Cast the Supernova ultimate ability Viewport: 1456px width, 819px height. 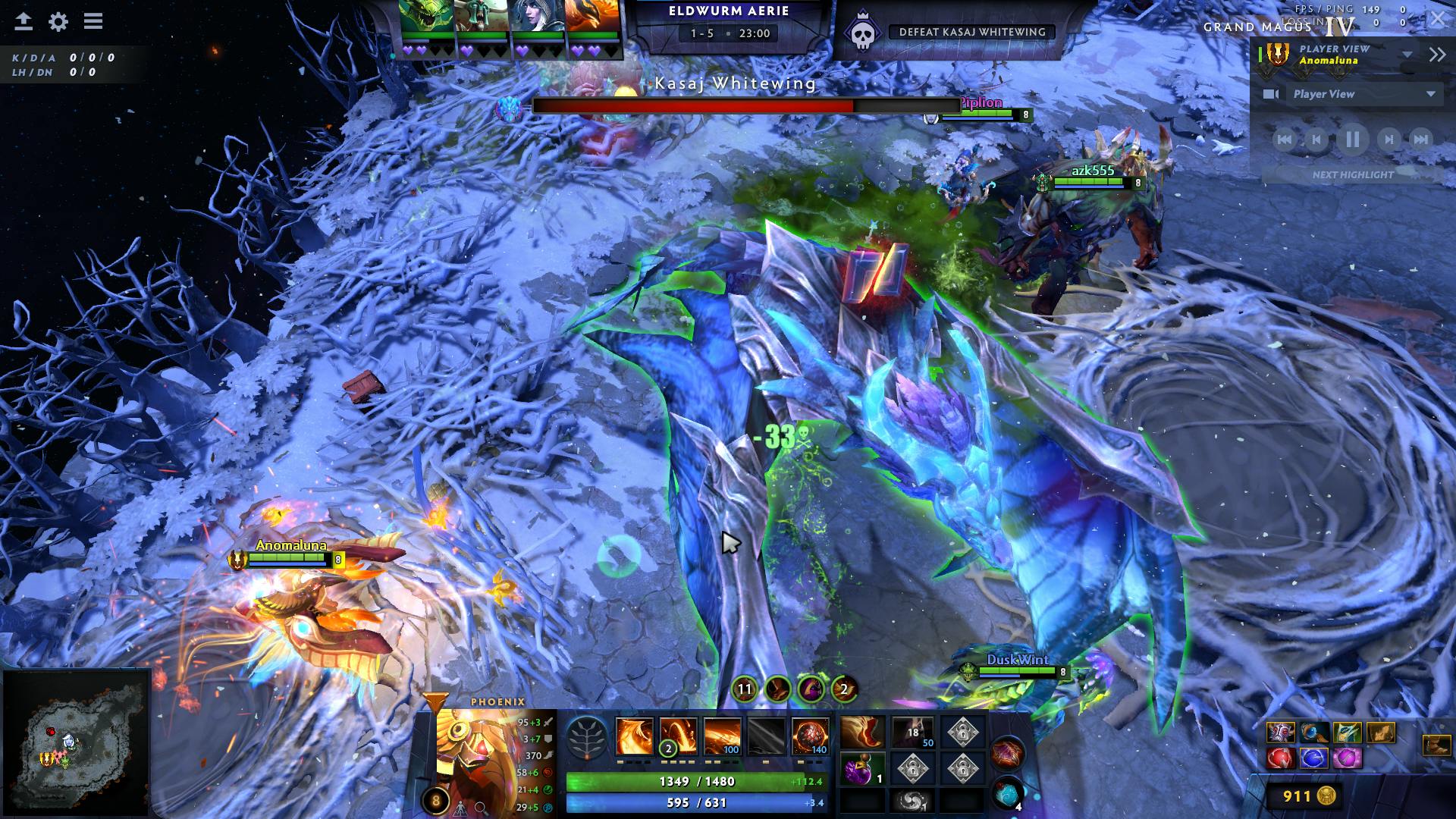tap(810, 736)
